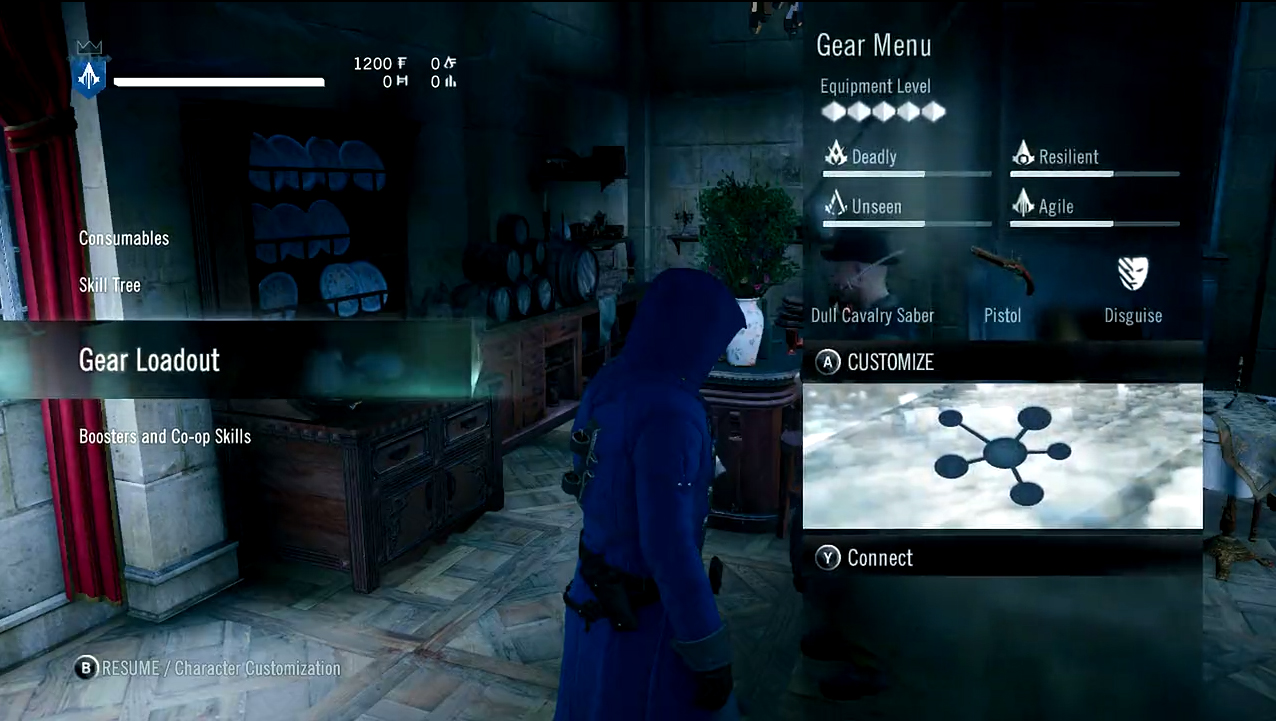The image size is (1276, 721).
Task: Select the Dull Cavalry Saber weapon slot
Action: [872, 290]
